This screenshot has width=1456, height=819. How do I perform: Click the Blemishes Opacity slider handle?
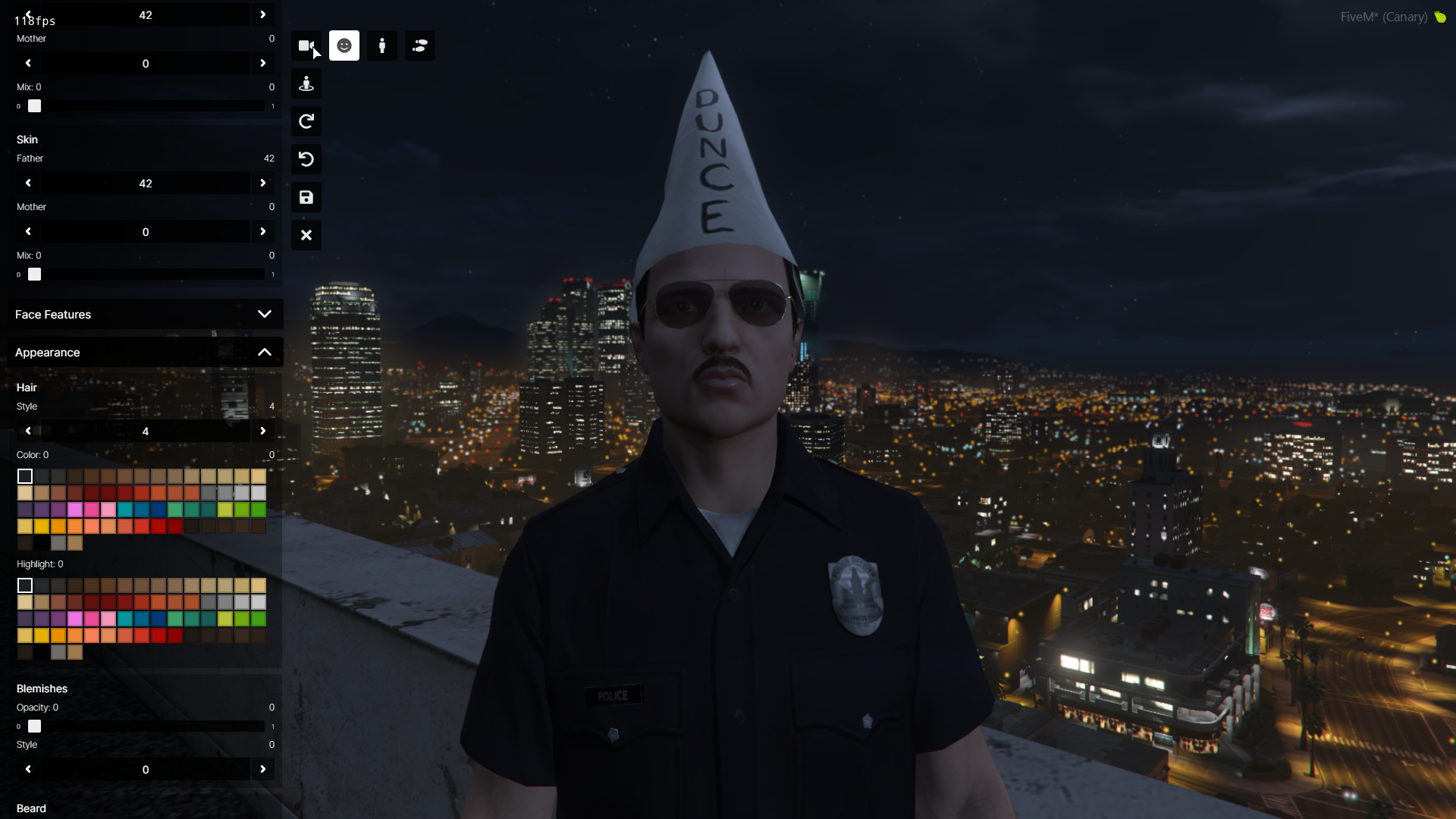(35, 726)
